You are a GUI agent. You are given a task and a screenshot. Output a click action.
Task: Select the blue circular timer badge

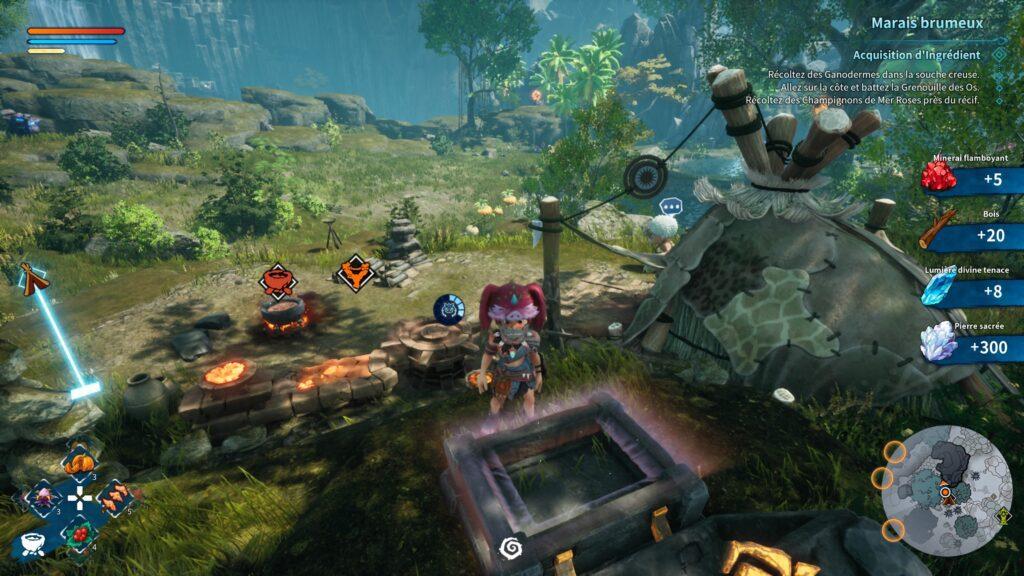click(447, 309)
